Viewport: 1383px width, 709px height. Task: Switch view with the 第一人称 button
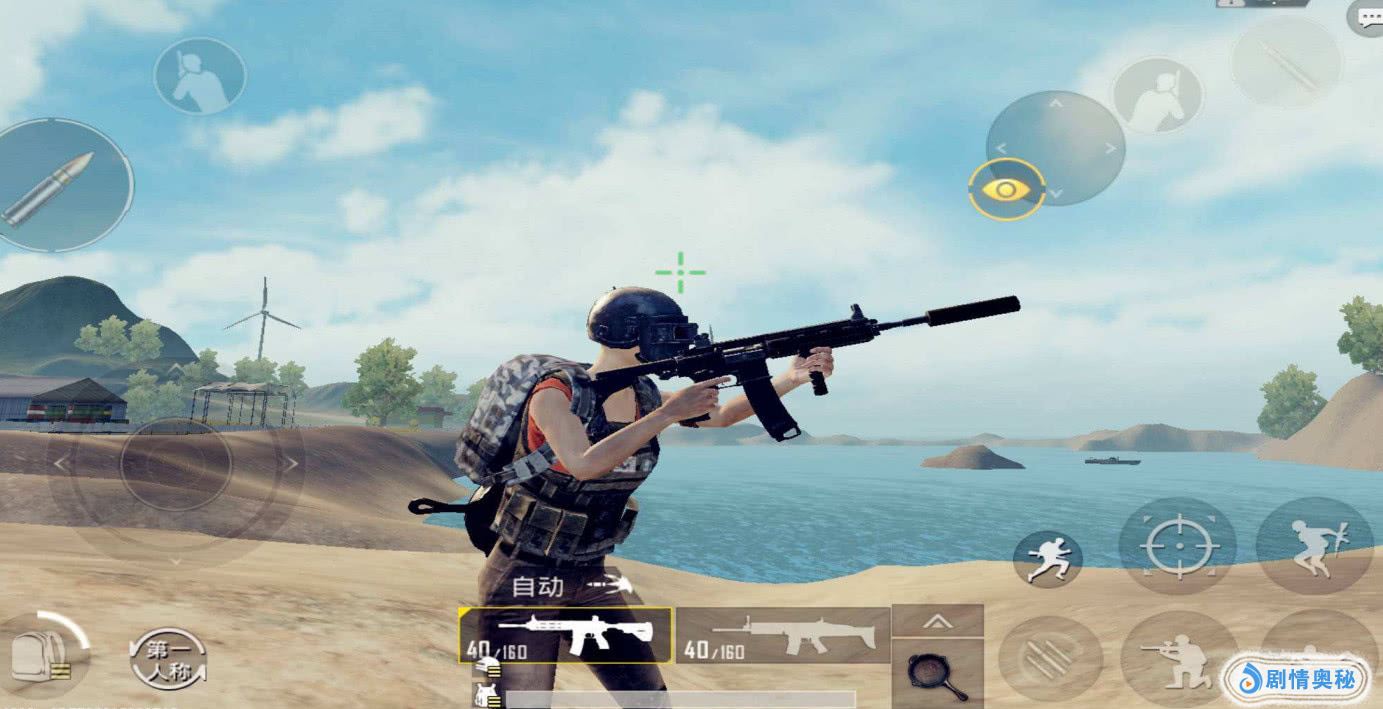click(x=168, y=659)
